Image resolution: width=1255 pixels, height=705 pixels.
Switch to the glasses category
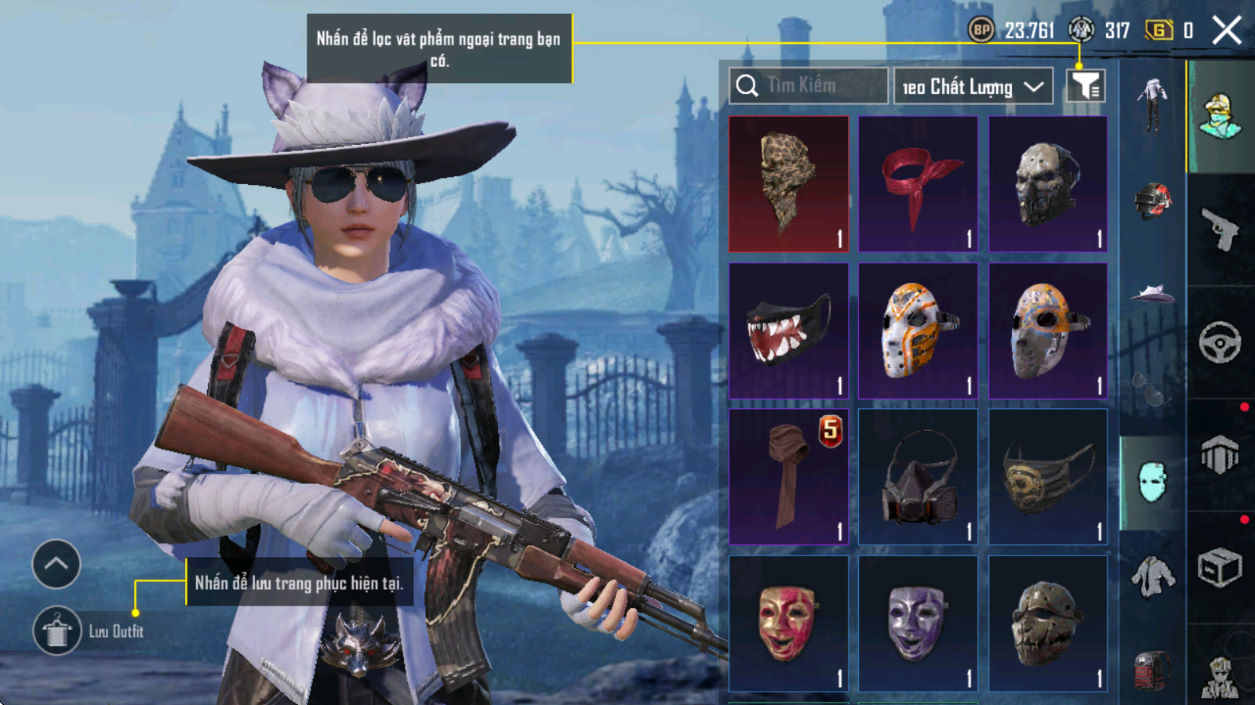[x=1153, y=389]
